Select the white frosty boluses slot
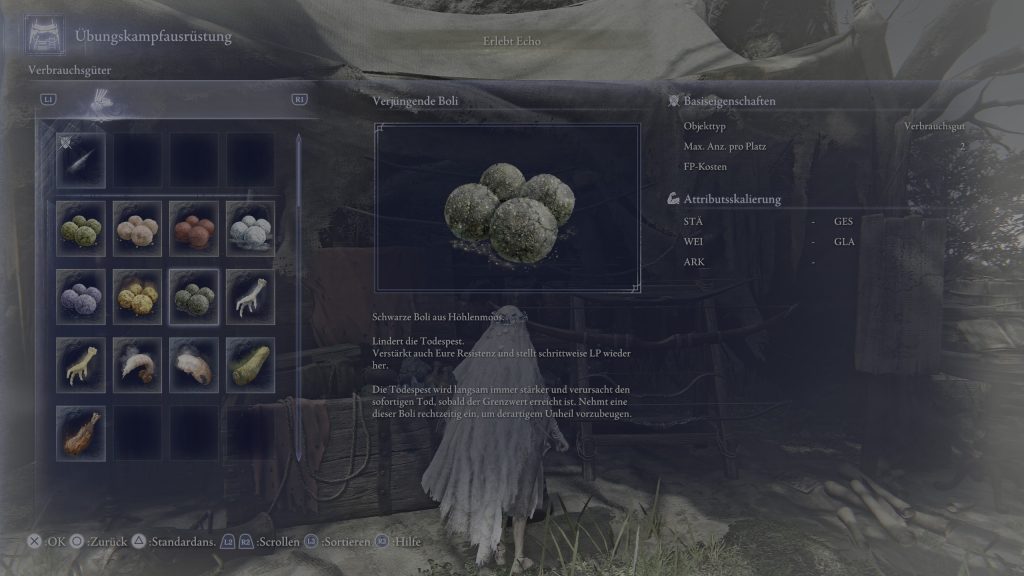The width and height of the screenshot is (1024, 576). (x=250, y=228)
